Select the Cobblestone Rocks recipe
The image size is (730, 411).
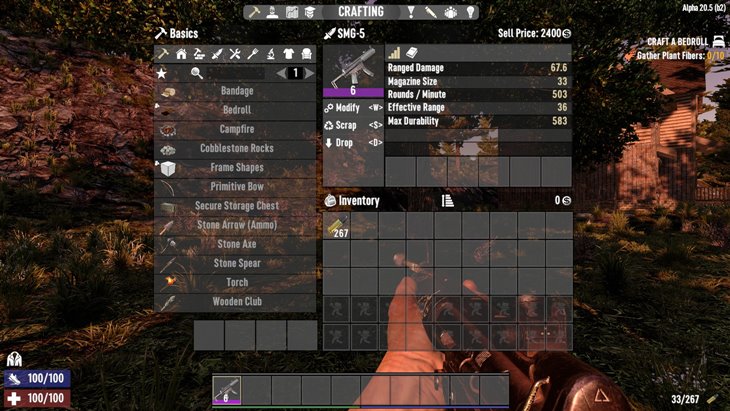pos(236,148)
